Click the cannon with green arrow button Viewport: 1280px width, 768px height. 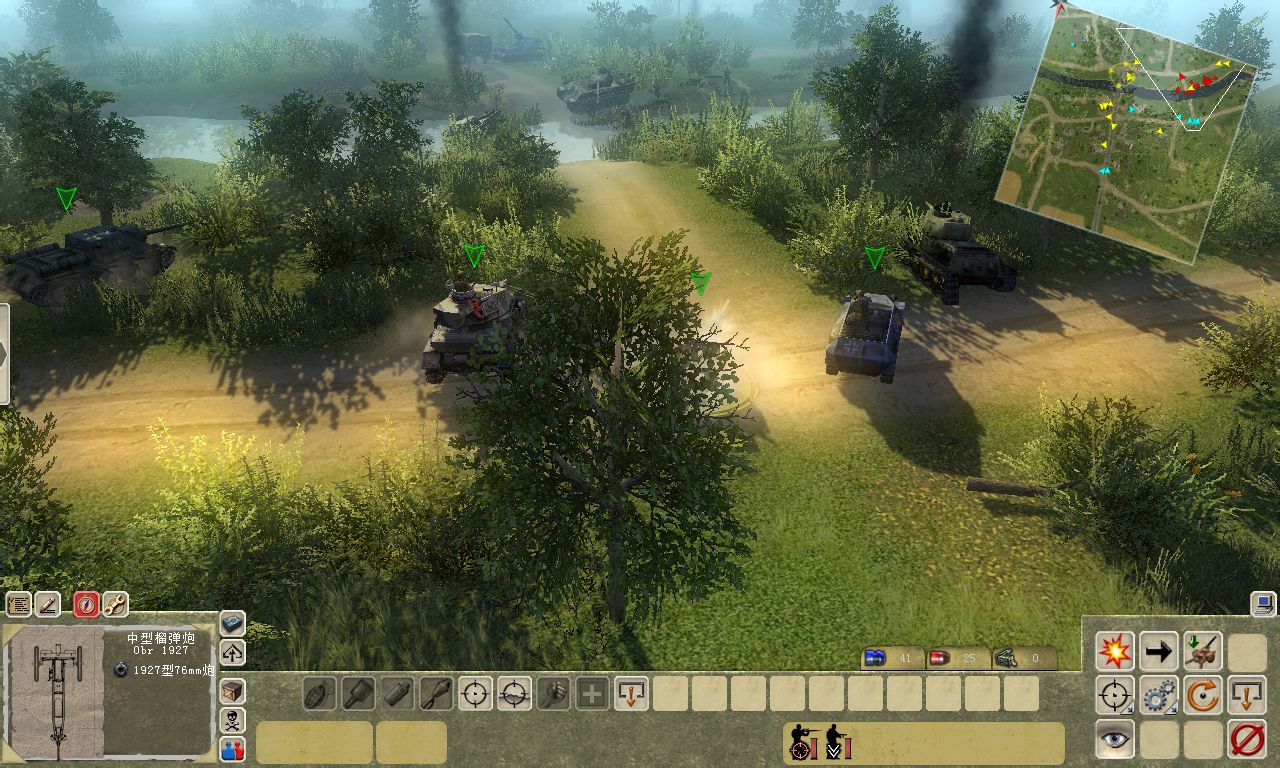[1203, 652]
